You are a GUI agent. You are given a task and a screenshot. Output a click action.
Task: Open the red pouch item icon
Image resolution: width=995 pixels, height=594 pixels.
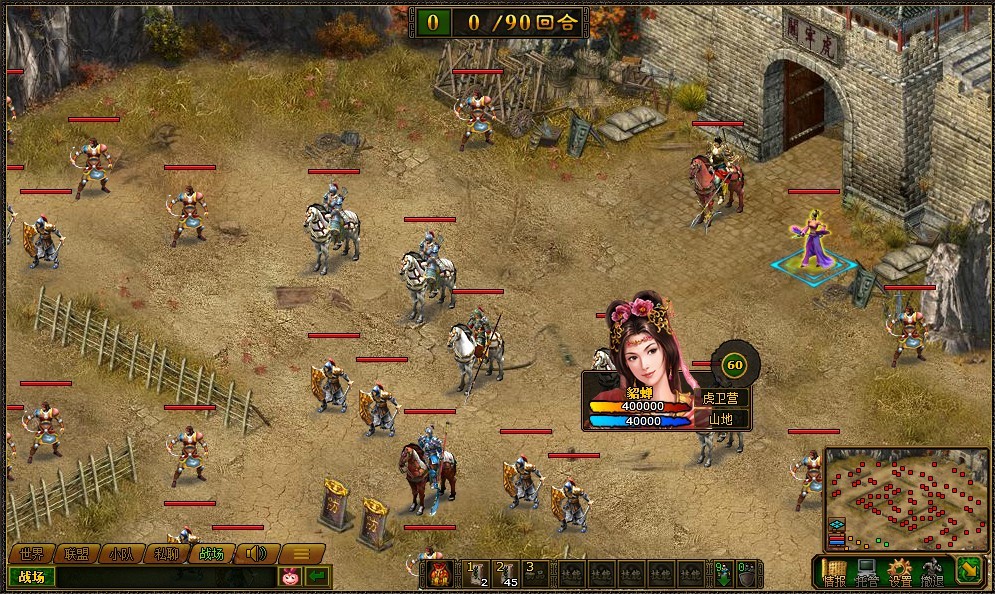pyautogui.click(x=438, y=574)
